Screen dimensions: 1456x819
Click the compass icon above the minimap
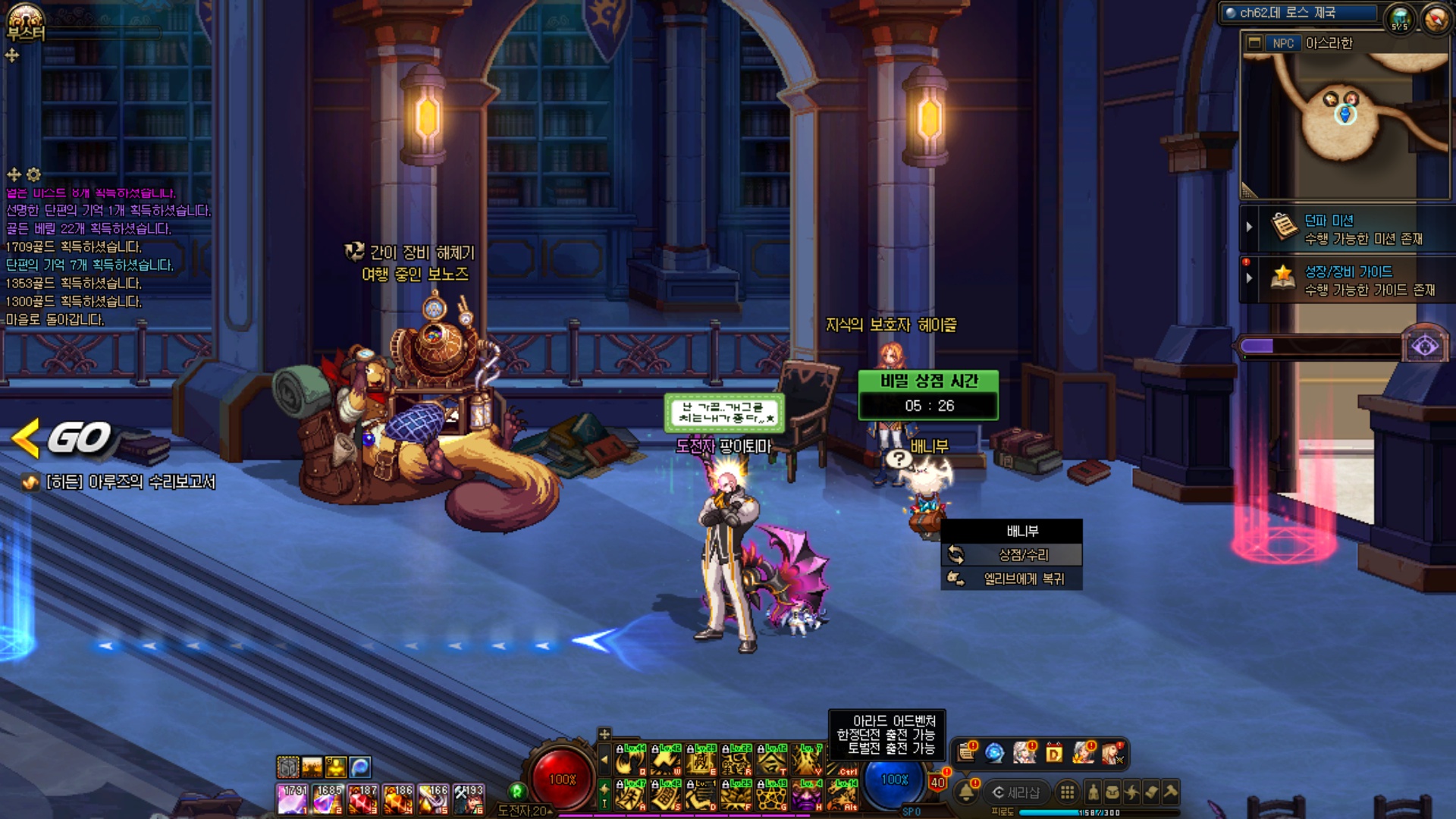1436,18
